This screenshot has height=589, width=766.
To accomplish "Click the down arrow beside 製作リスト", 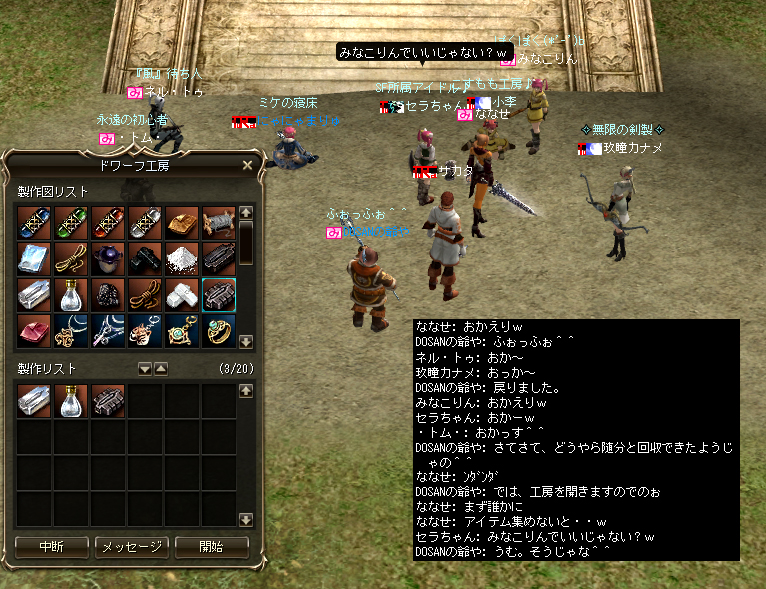I will point(145,369).
